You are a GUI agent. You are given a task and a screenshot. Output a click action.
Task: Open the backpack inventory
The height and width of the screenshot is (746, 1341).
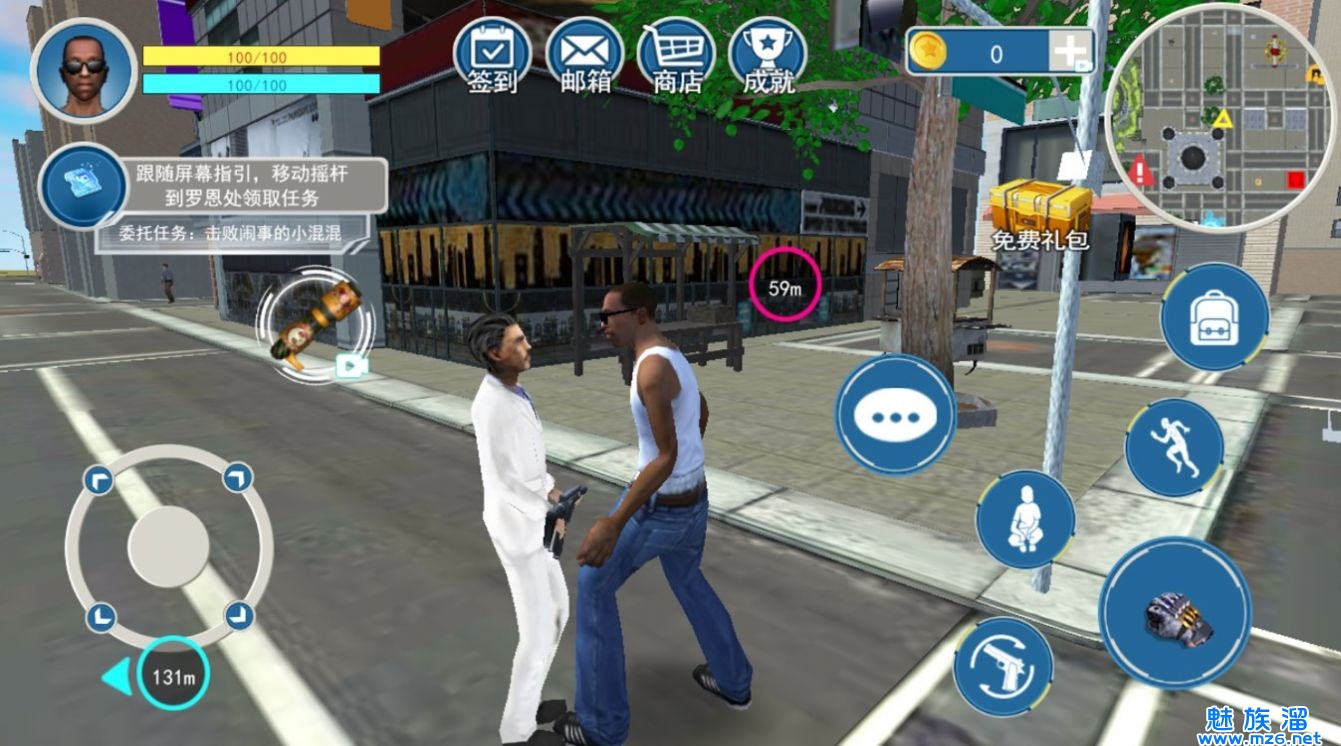[x=1214, y=317]
